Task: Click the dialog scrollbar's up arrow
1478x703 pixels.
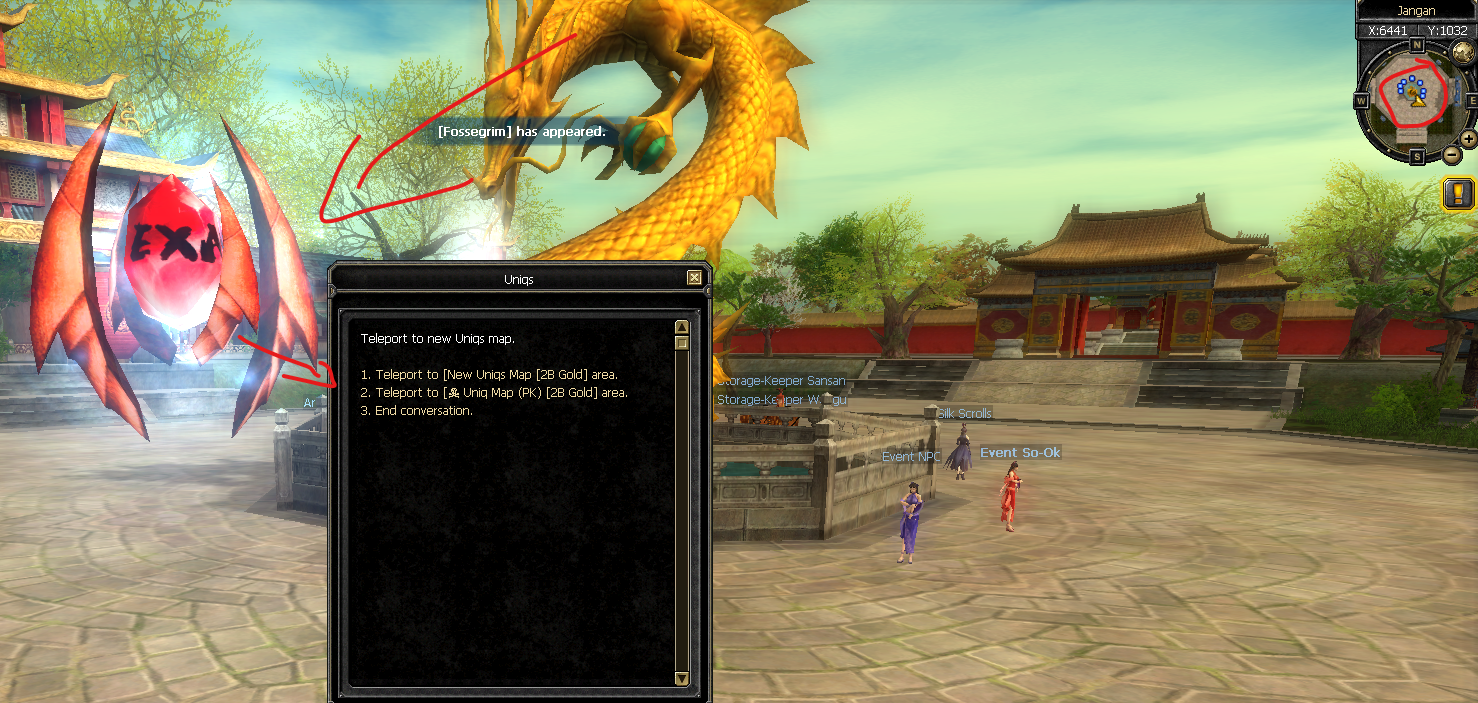Action: [x=682, y=327]
